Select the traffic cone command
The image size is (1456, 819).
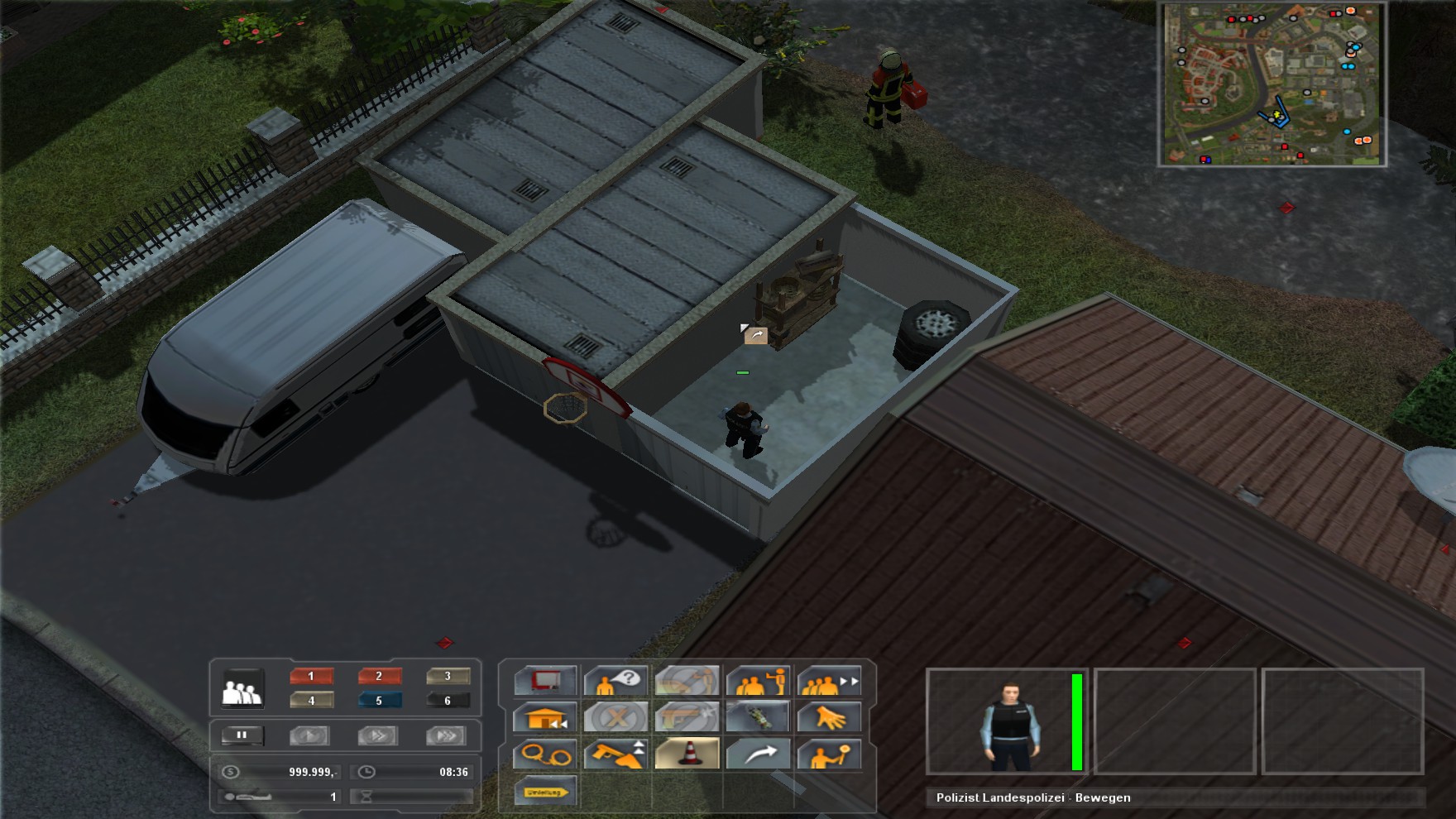687,754
